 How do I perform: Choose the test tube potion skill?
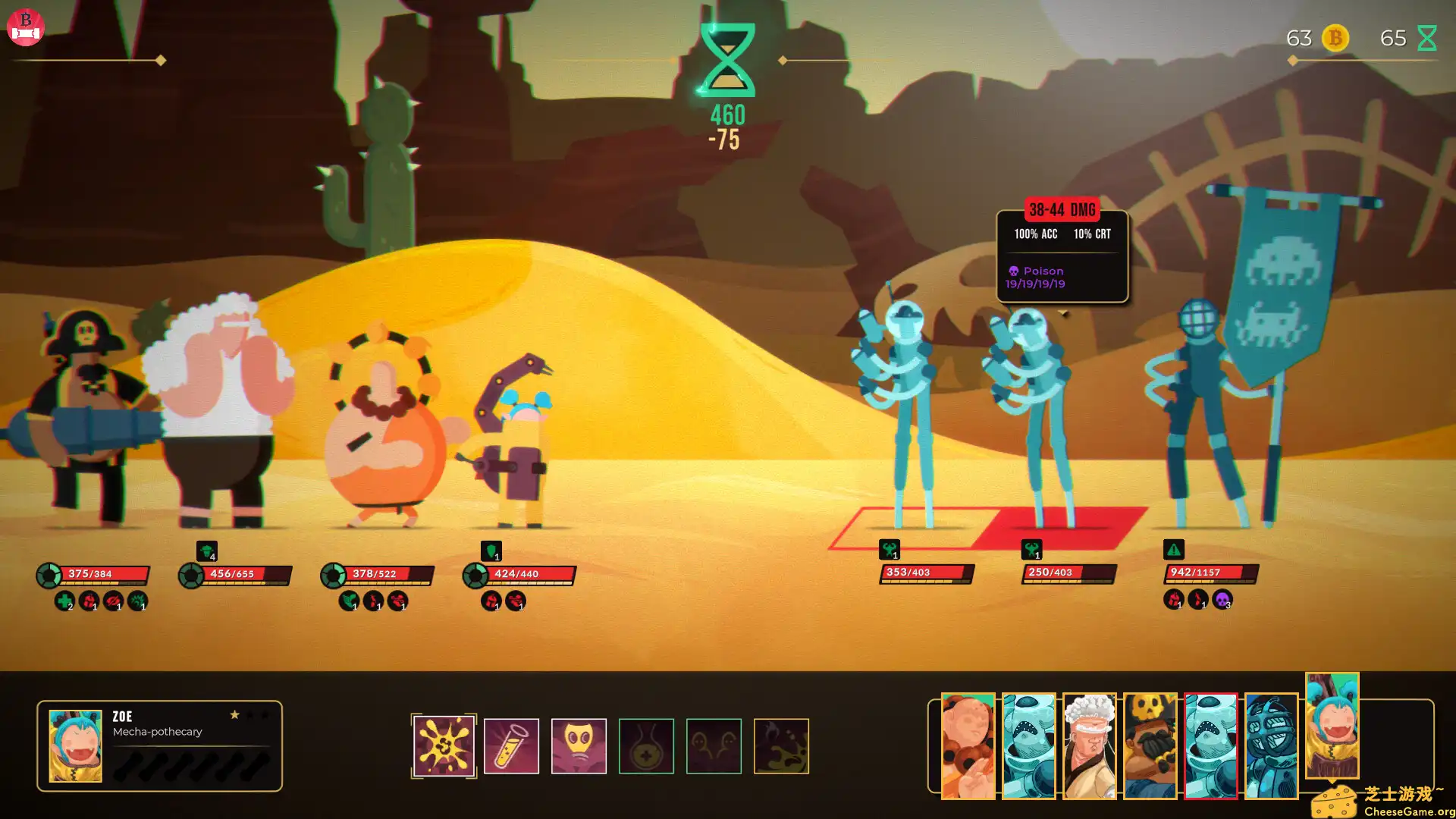[x=511, y=746]
